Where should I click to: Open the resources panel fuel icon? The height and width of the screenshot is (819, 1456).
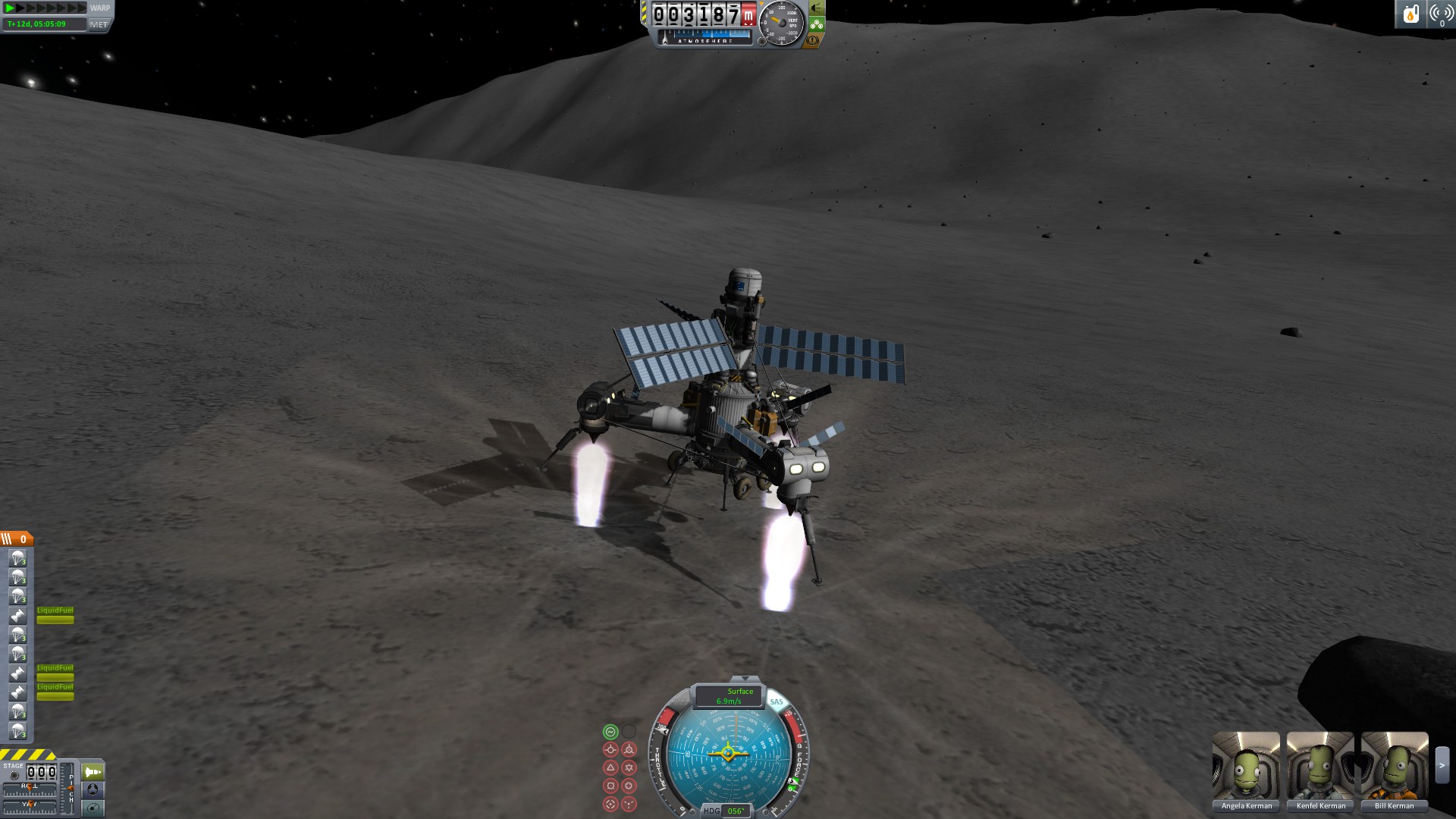(x=1410, y=14)
